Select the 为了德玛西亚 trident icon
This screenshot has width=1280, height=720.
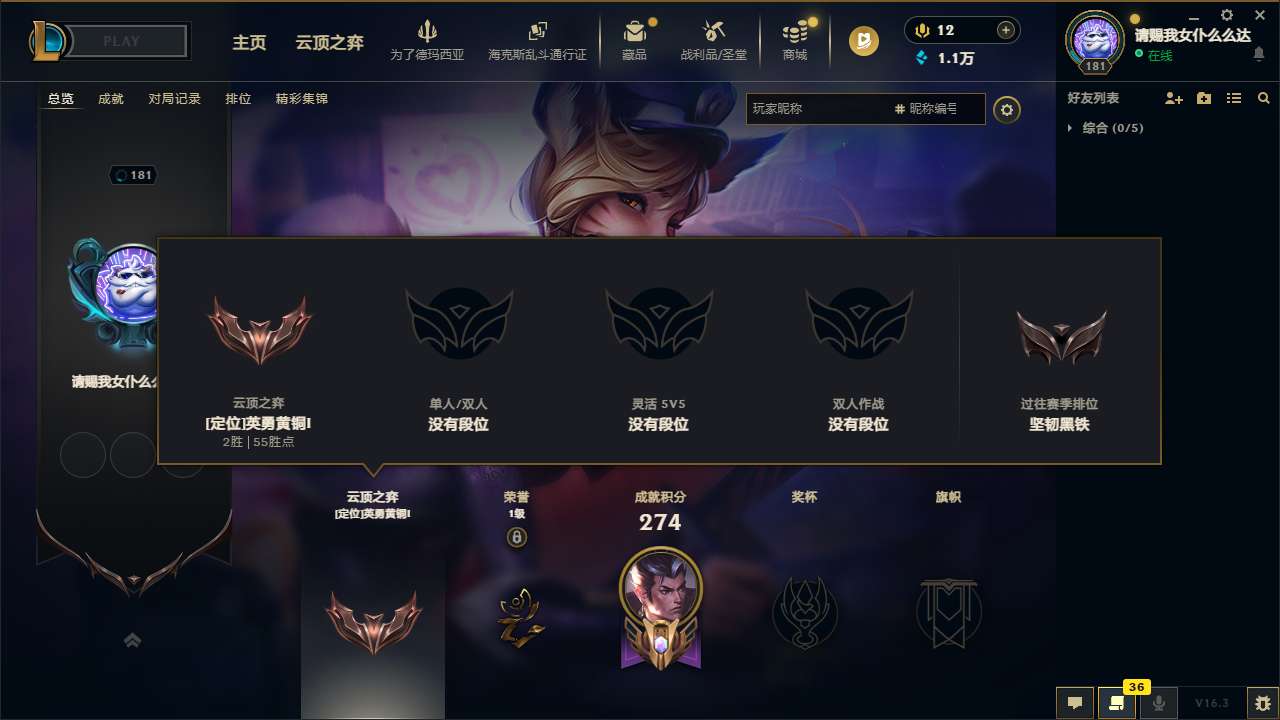[428, 33]
